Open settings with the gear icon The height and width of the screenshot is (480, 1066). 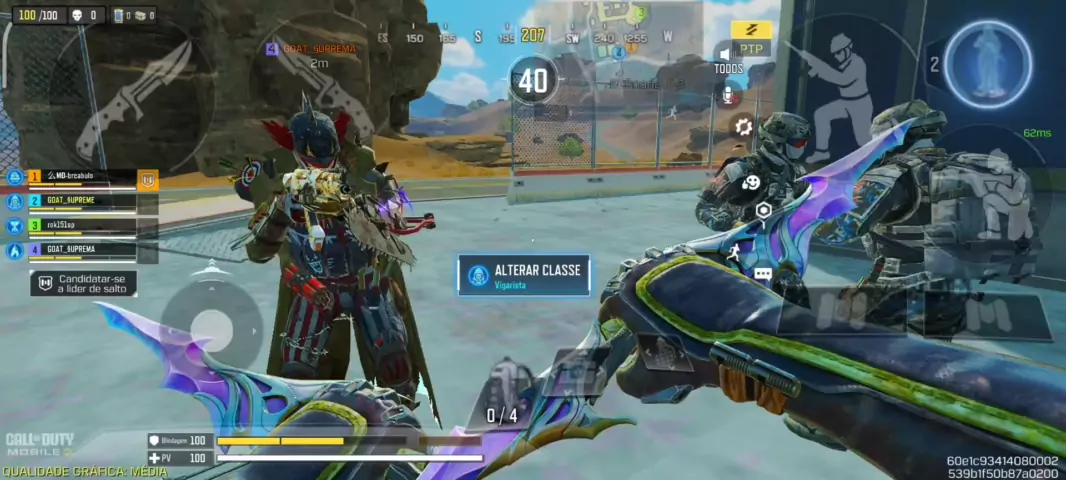[x=742, y=126]
